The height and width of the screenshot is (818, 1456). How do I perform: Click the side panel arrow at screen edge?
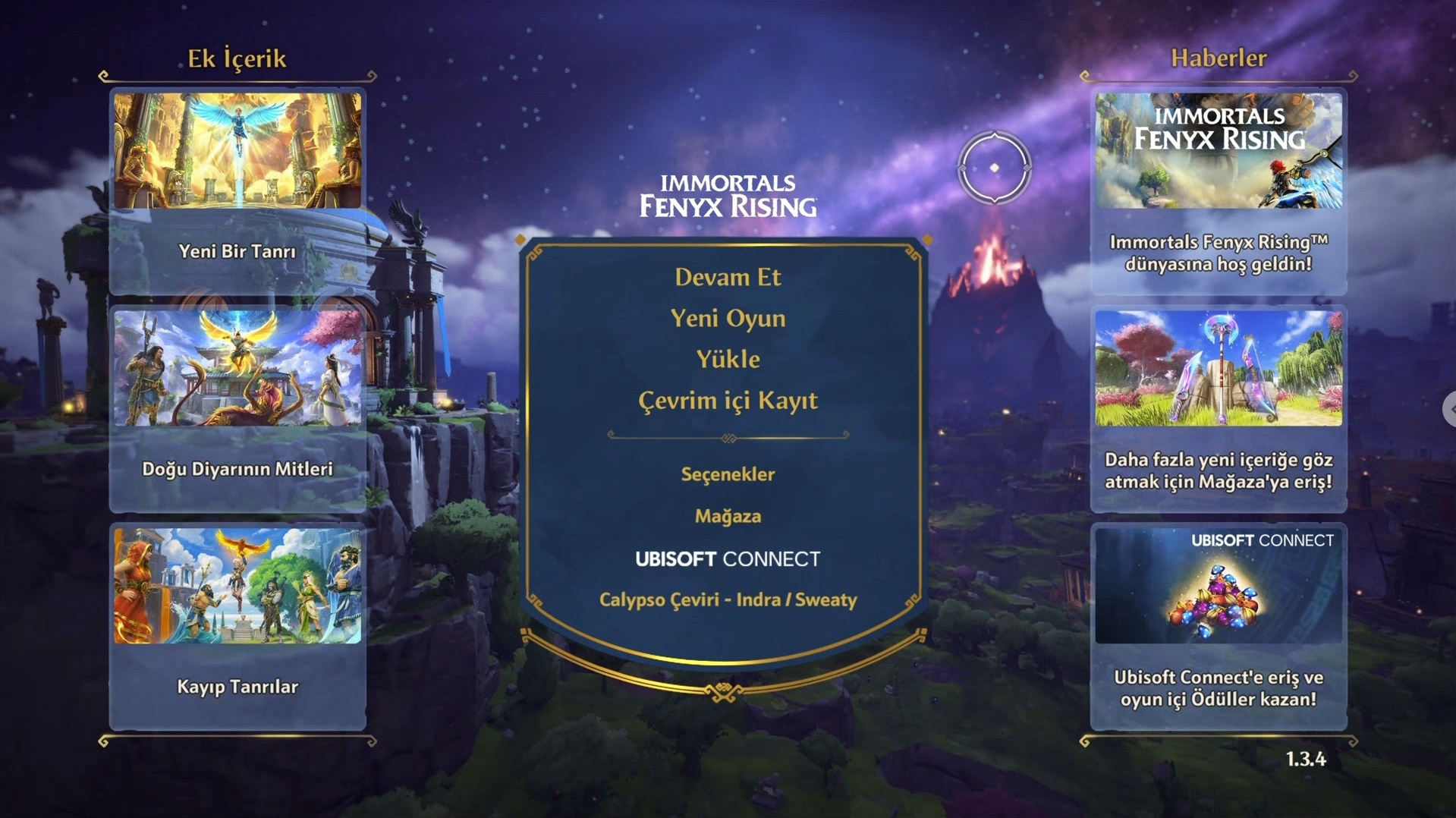click(x=1450, y=409)
